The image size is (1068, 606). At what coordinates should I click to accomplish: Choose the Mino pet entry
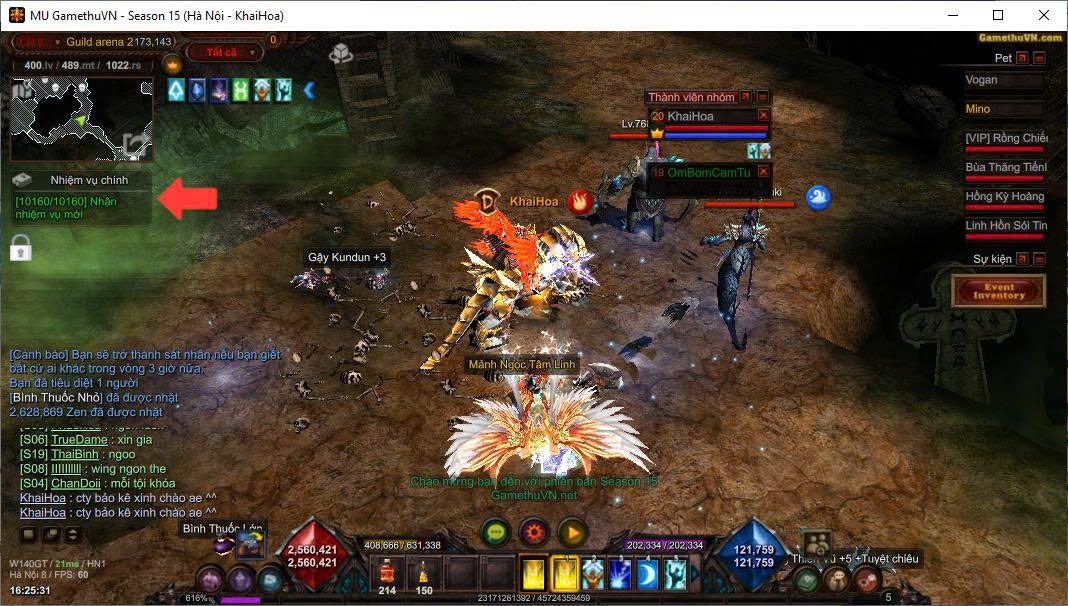pos(1005,109)
